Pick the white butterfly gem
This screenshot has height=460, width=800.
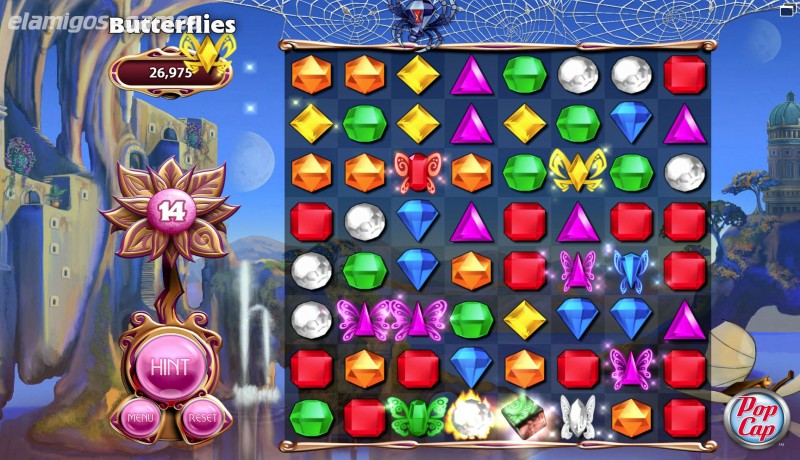click(x=578, y=416)
